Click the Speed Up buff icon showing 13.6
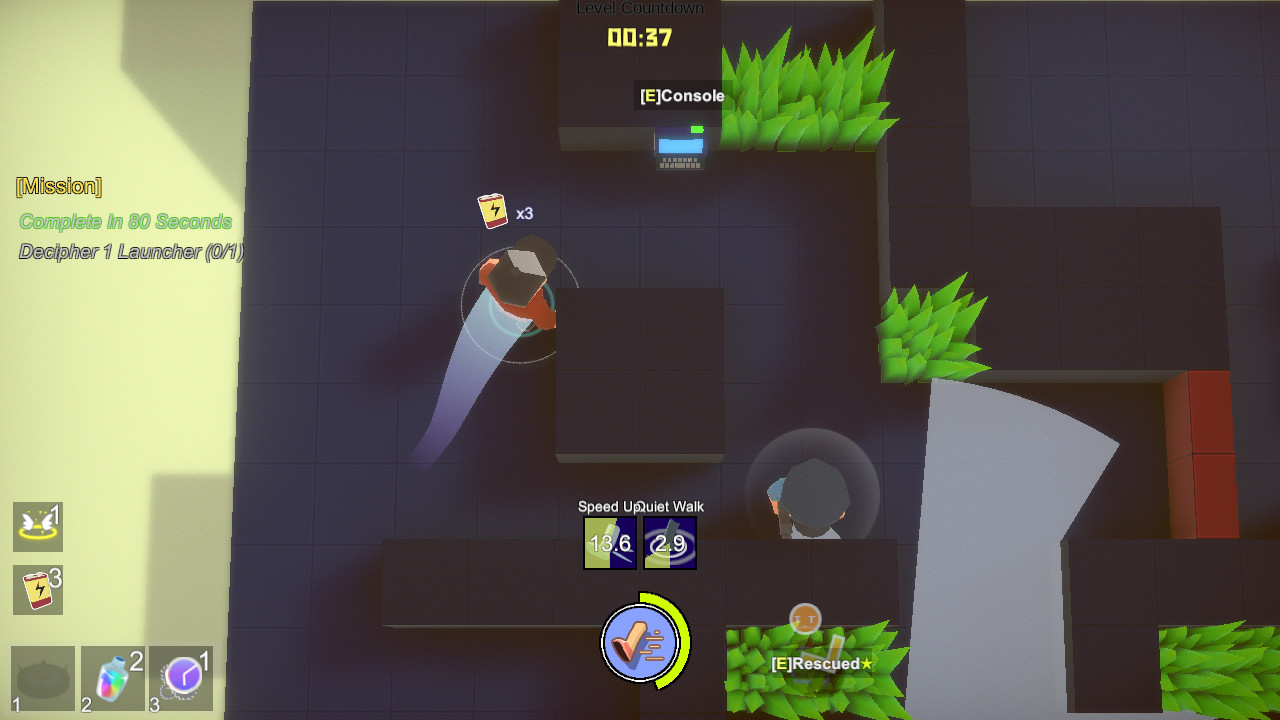 [x=609, y=543]
